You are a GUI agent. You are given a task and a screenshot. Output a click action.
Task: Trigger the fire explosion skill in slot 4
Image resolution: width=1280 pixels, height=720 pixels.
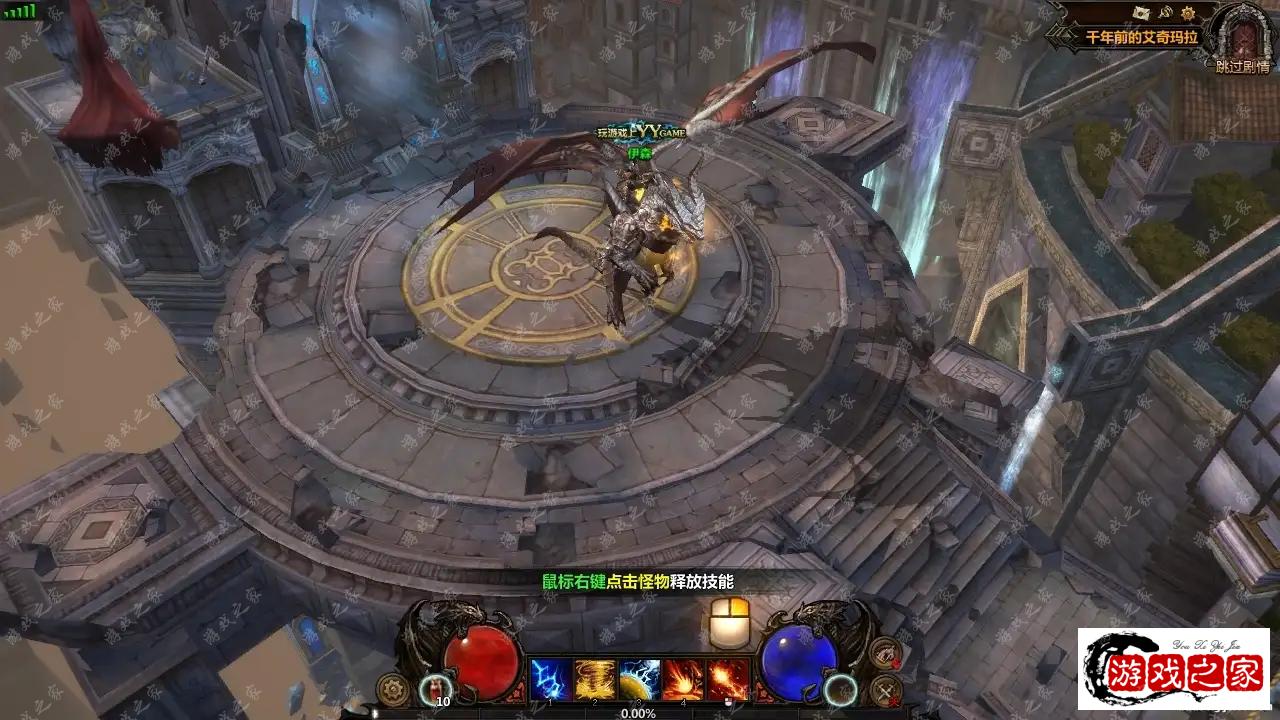click(x=684, y=680)
